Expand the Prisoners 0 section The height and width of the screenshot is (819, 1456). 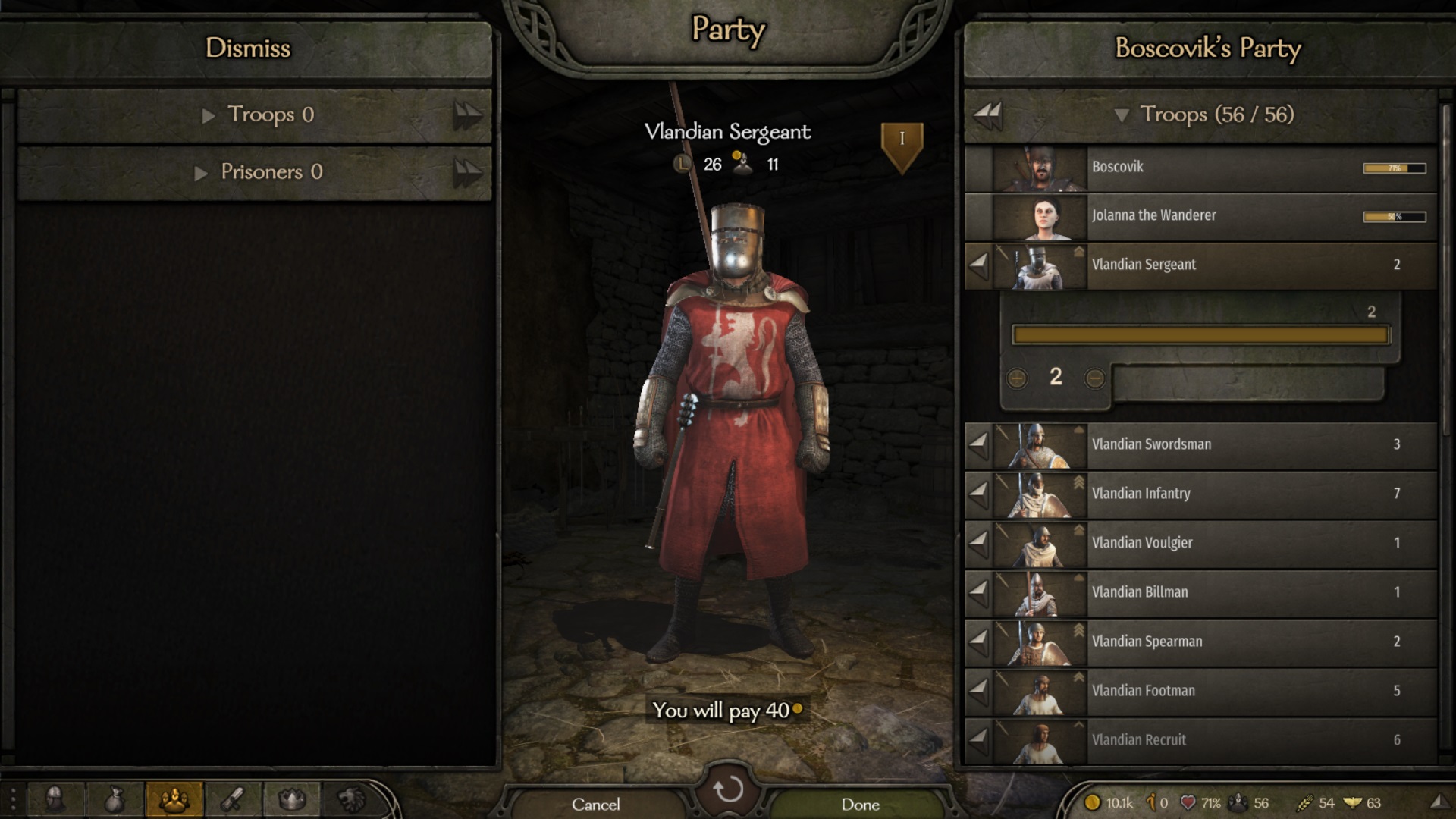click(x=202, y=172)
